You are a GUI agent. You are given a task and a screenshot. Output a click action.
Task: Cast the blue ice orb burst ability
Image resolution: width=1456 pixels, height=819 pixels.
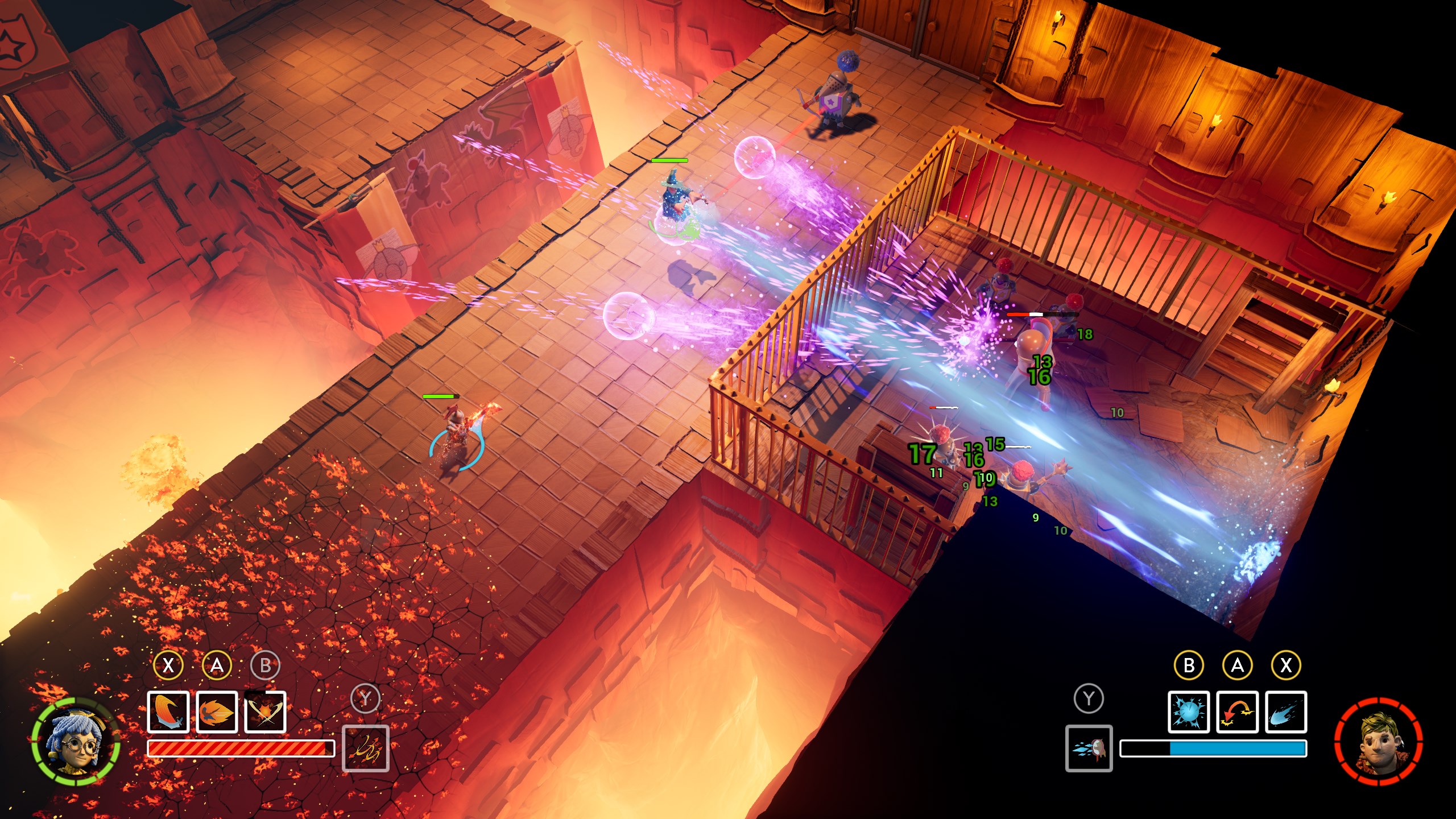(x=1189, y=712)
